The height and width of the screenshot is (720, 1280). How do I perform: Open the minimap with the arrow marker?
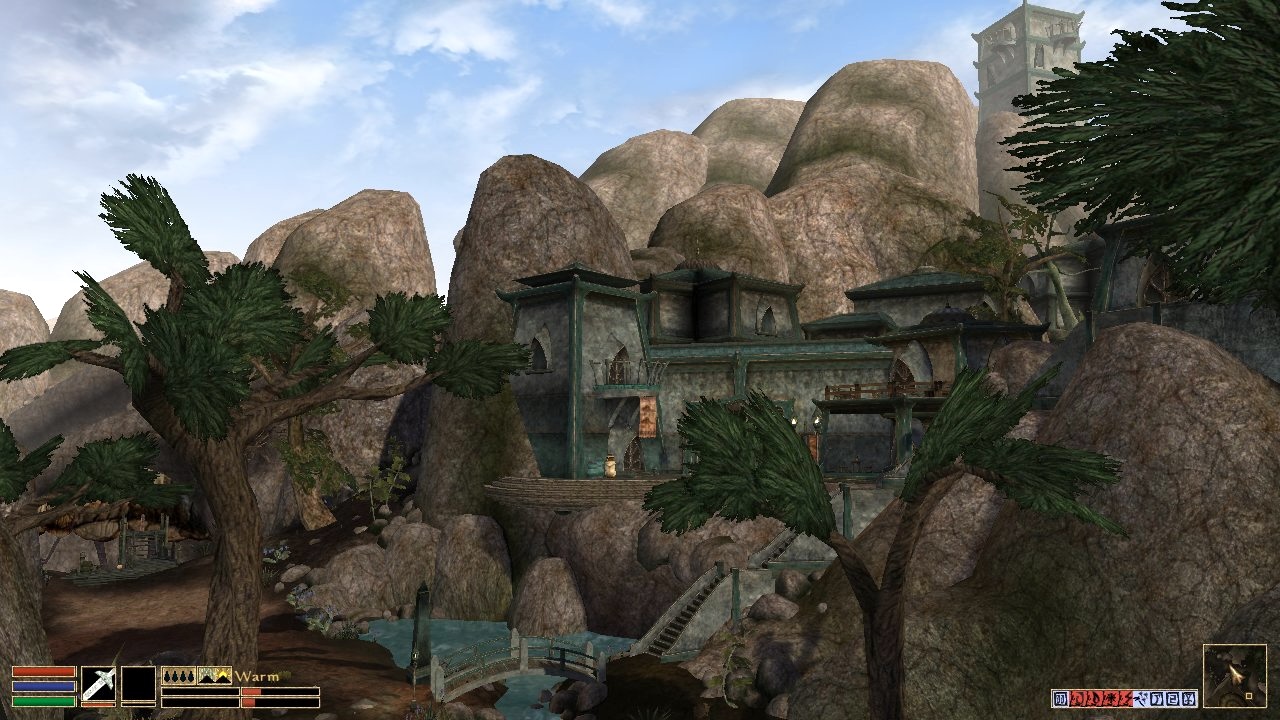[1234, 676]
